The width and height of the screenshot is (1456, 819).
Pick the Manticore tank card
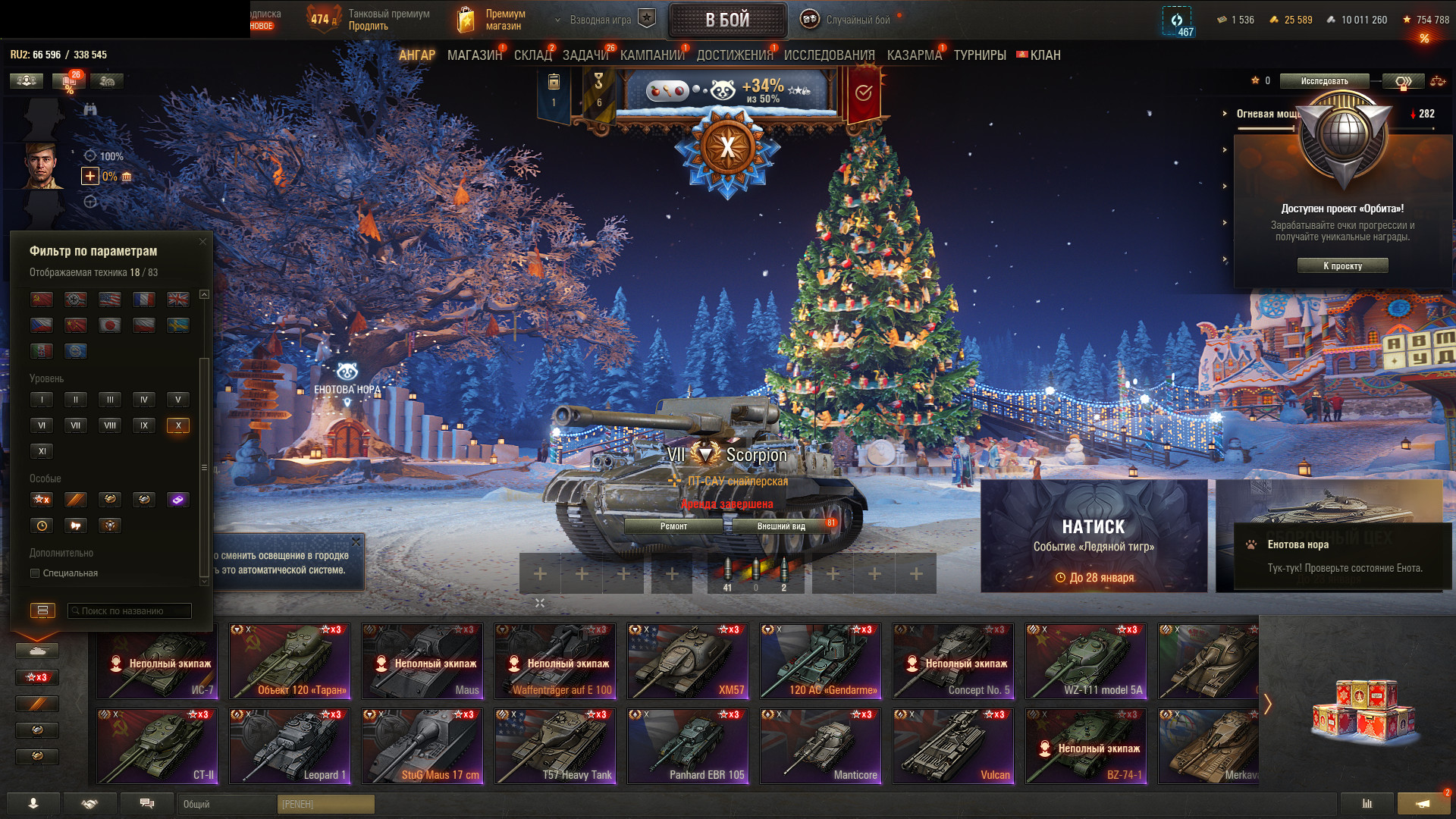click(x=821, y=745)
